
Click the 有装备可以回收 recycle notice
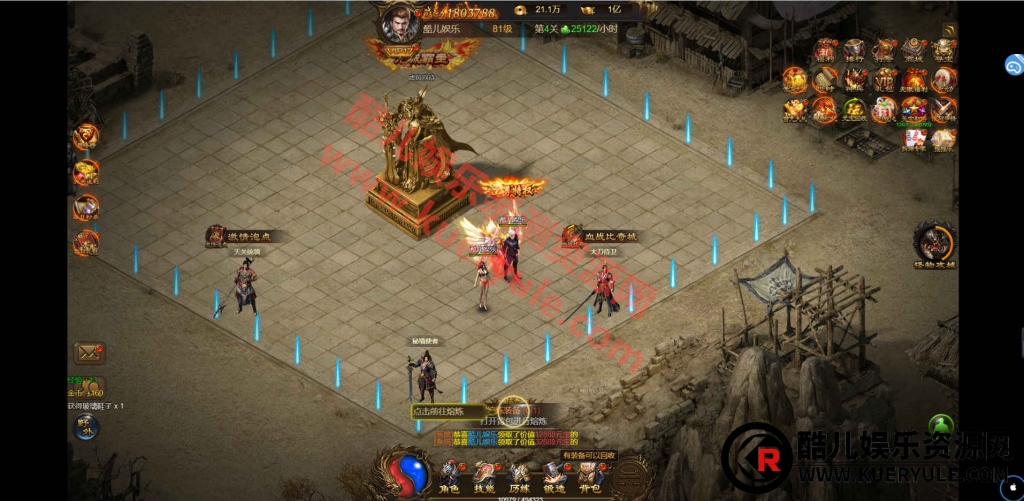(590, 456)
